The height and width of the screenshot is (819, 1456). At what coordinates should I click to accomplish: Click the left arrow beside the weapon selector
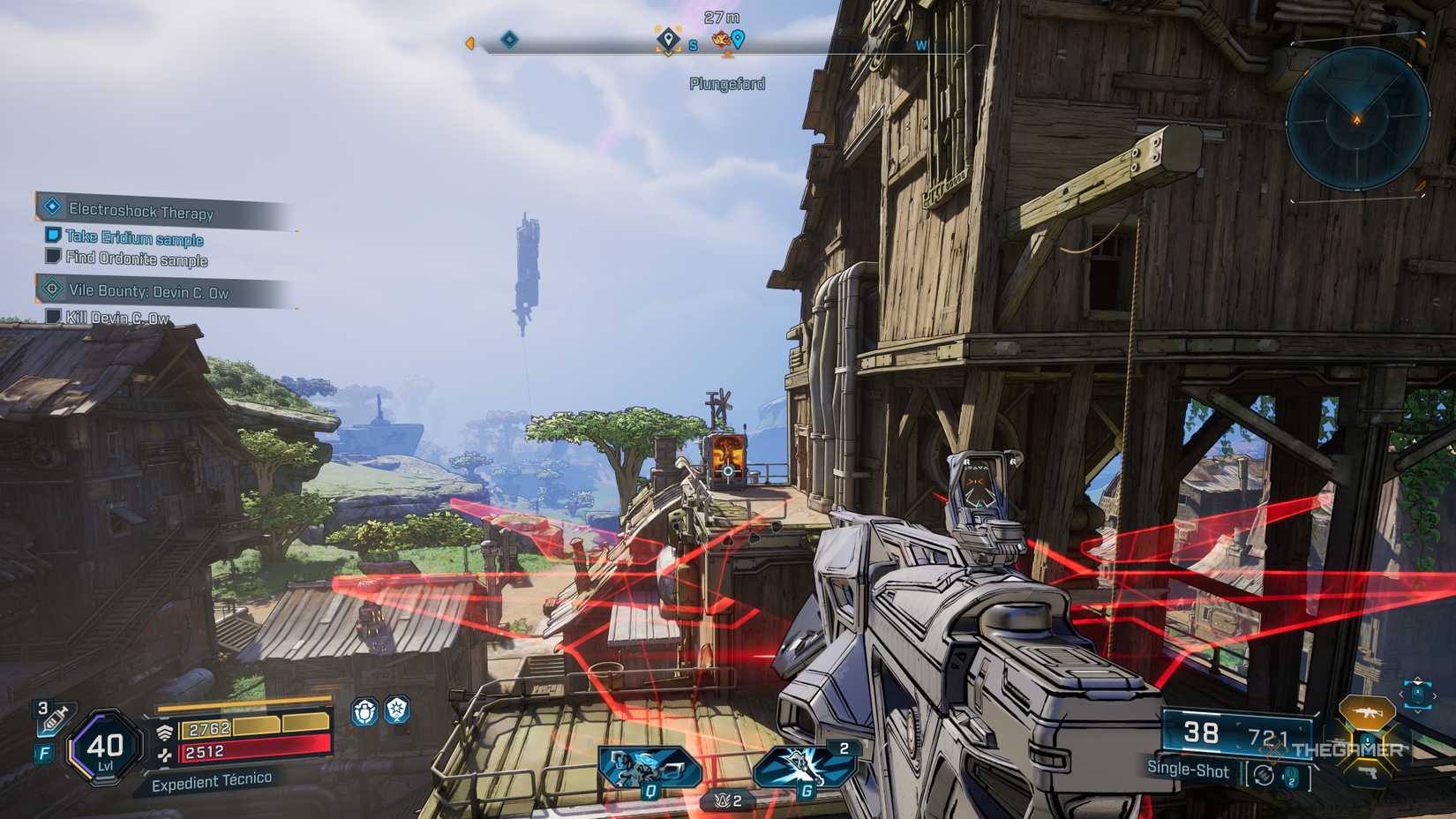(x=1402, y=695)
